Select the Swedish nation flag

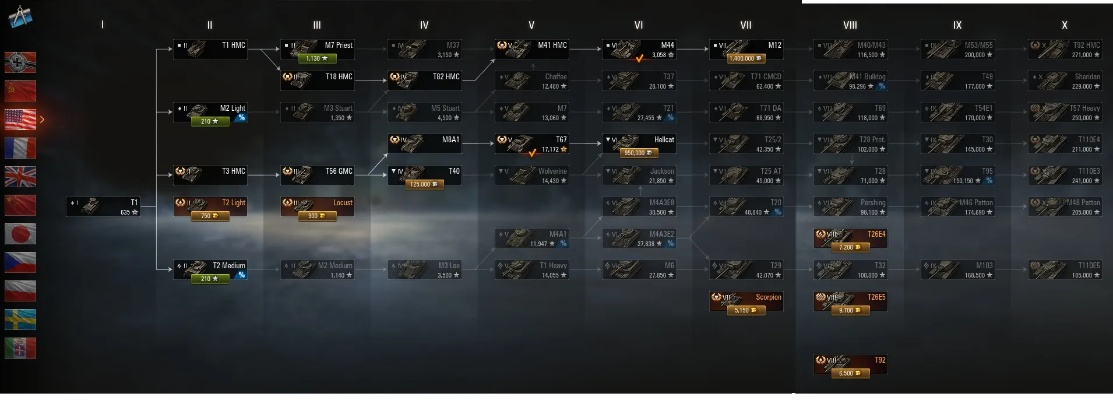coord(20,319)
